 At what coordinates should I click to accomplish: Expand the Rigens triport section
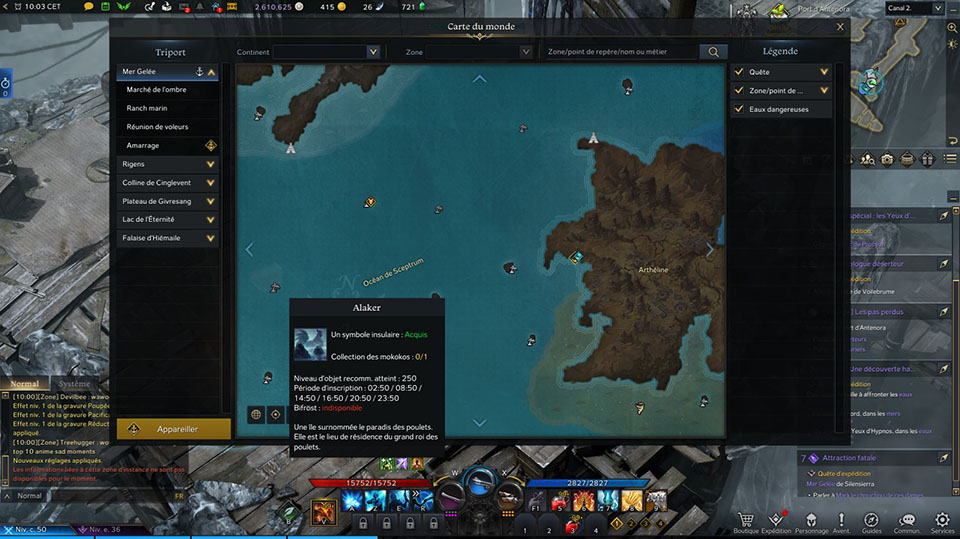pos(168,164)
